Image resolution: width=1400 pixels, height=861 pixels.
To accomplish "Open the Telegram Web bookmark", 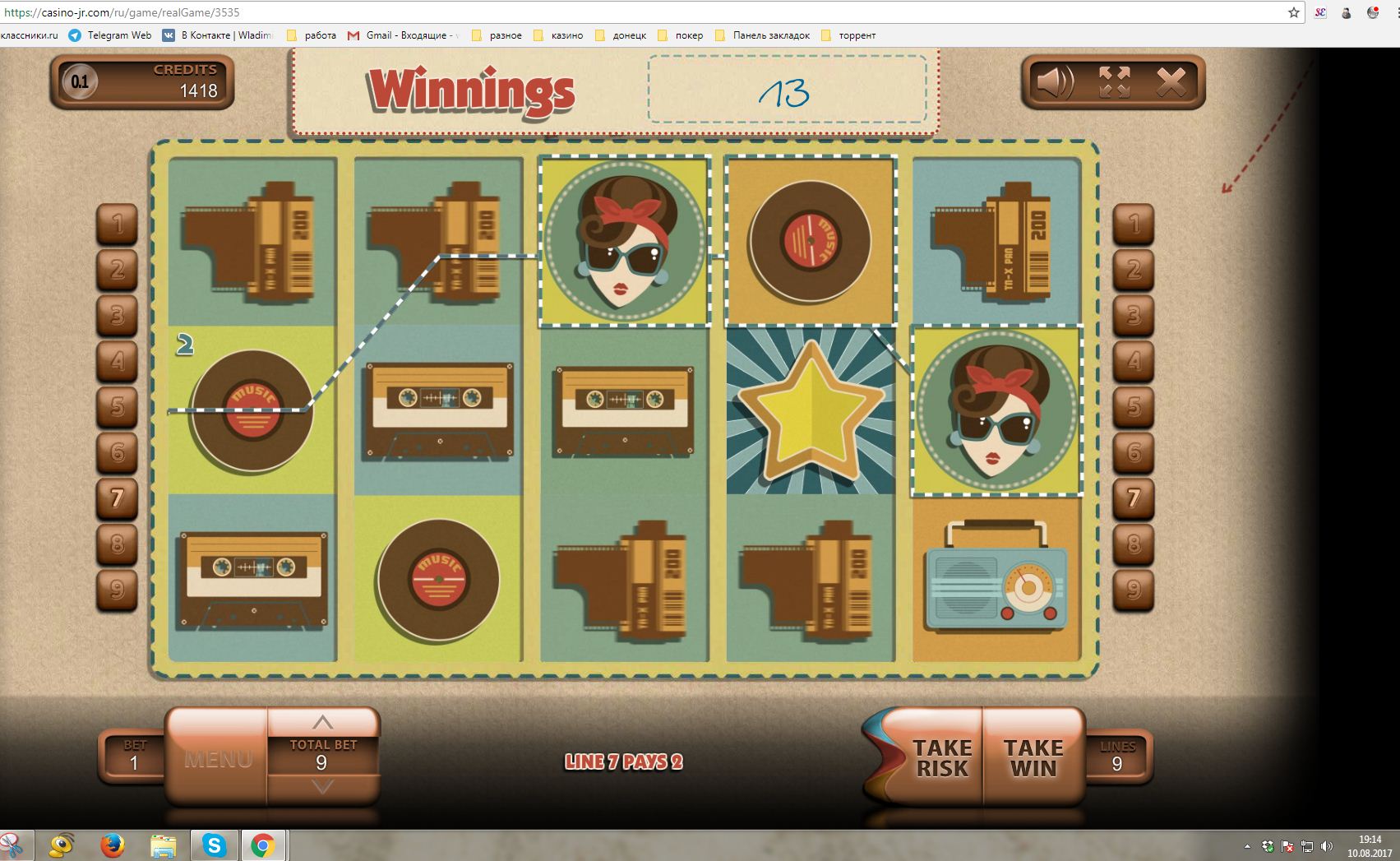I will point(110,35).
